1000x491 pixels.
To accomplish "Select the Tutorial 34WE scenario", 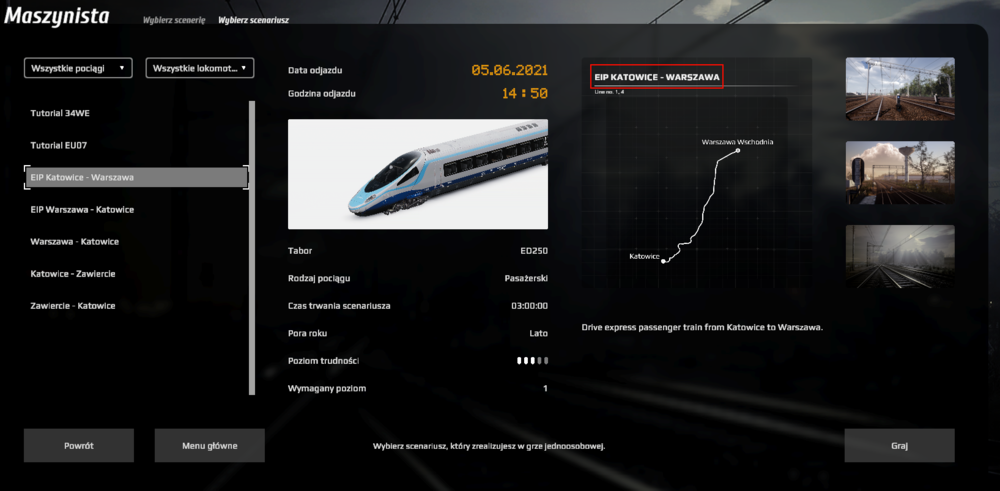I will (60, 113).
